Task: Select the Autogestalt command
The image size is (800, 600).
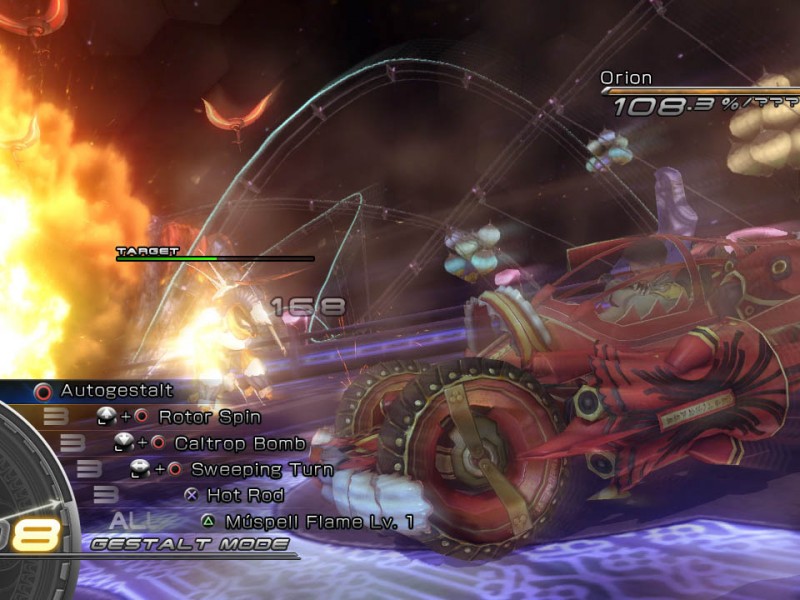Action: pos(116,391)
